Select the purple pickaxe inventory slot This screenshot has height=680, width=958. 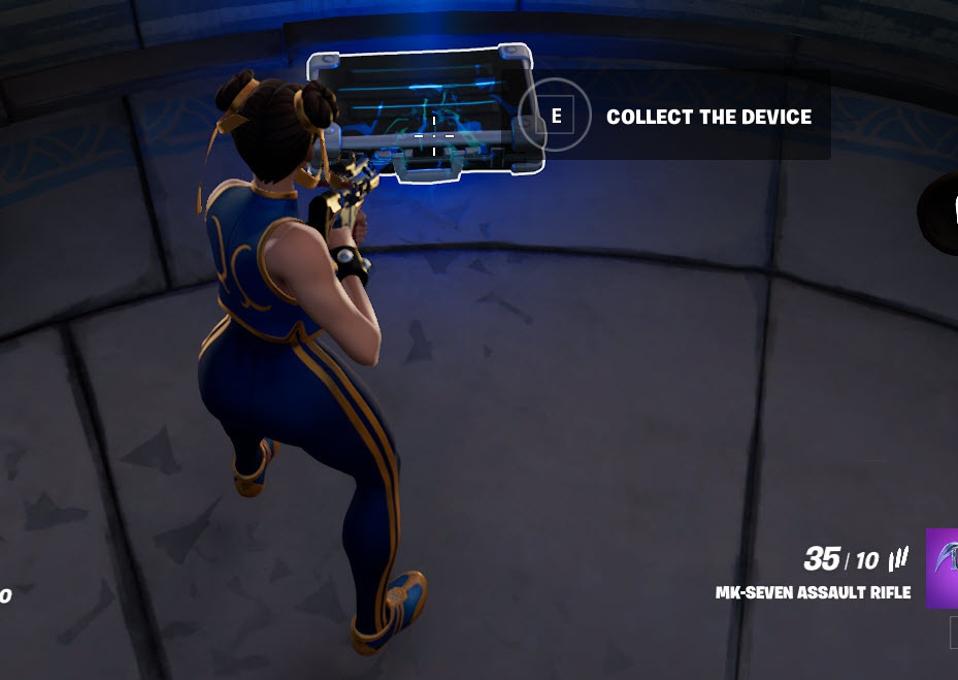(x=942, y=567)
